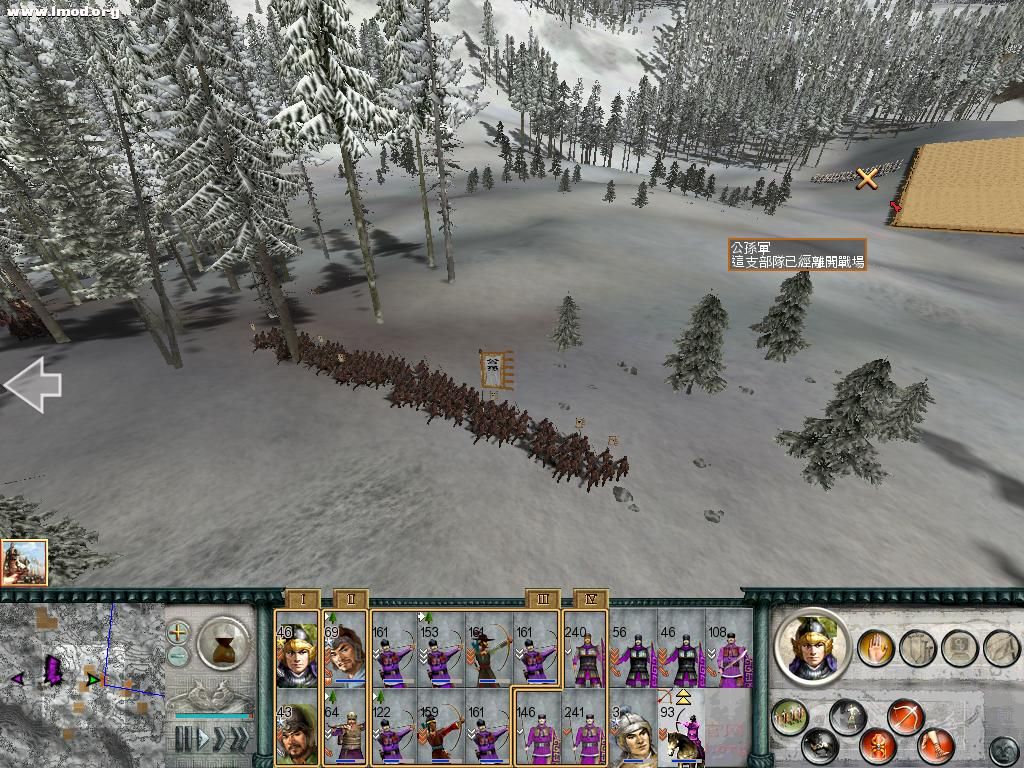Choose the swordsman unit card with 108 soldiers
The height and width of the screenshot is (768, 1024).
click(x=729, y=649)
